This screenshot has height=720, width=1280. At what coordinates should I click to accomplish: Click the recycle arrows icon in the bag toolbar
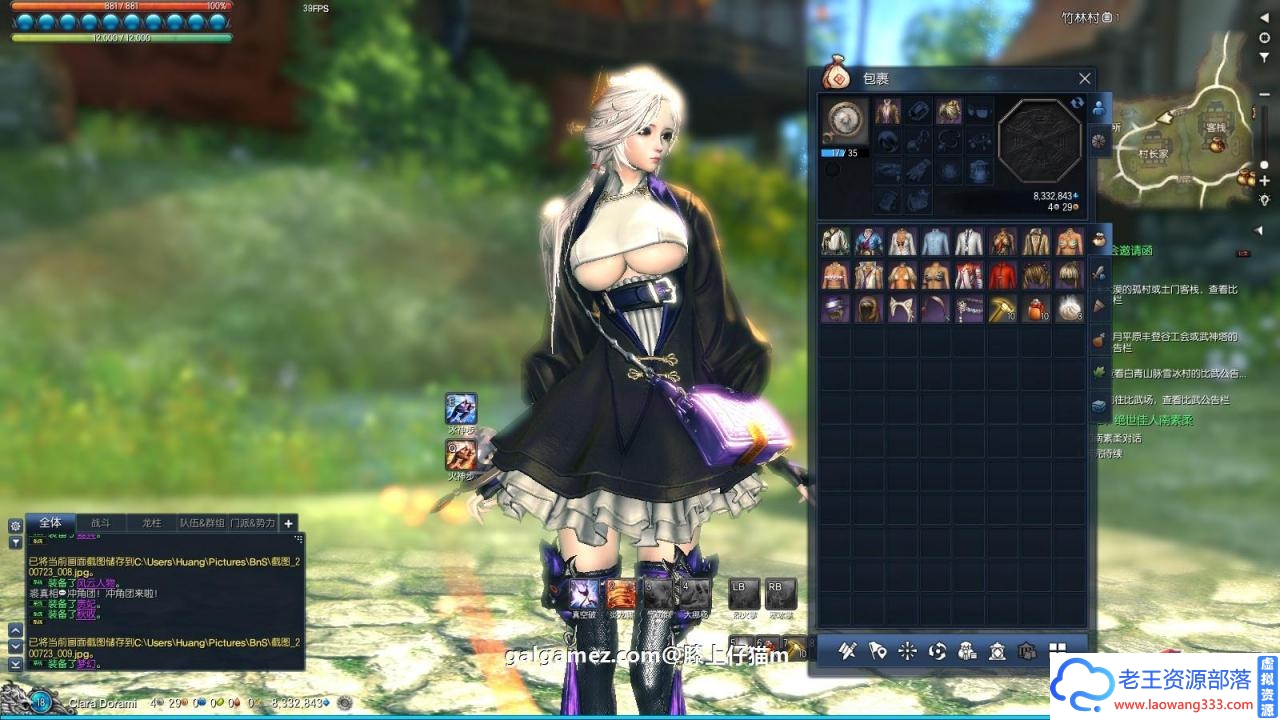(x=936, y=650)
